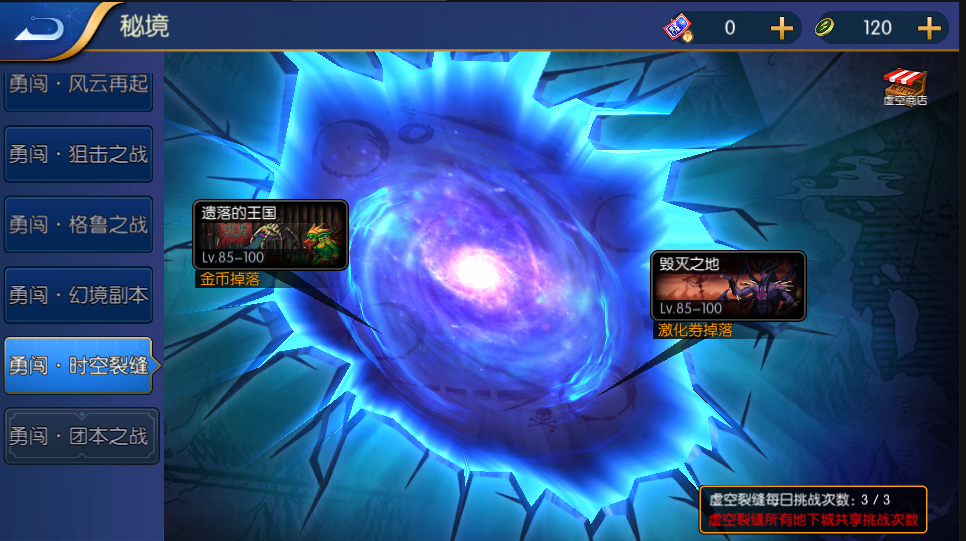Enter the 毁灭之地 dungeon

(729, 285)
